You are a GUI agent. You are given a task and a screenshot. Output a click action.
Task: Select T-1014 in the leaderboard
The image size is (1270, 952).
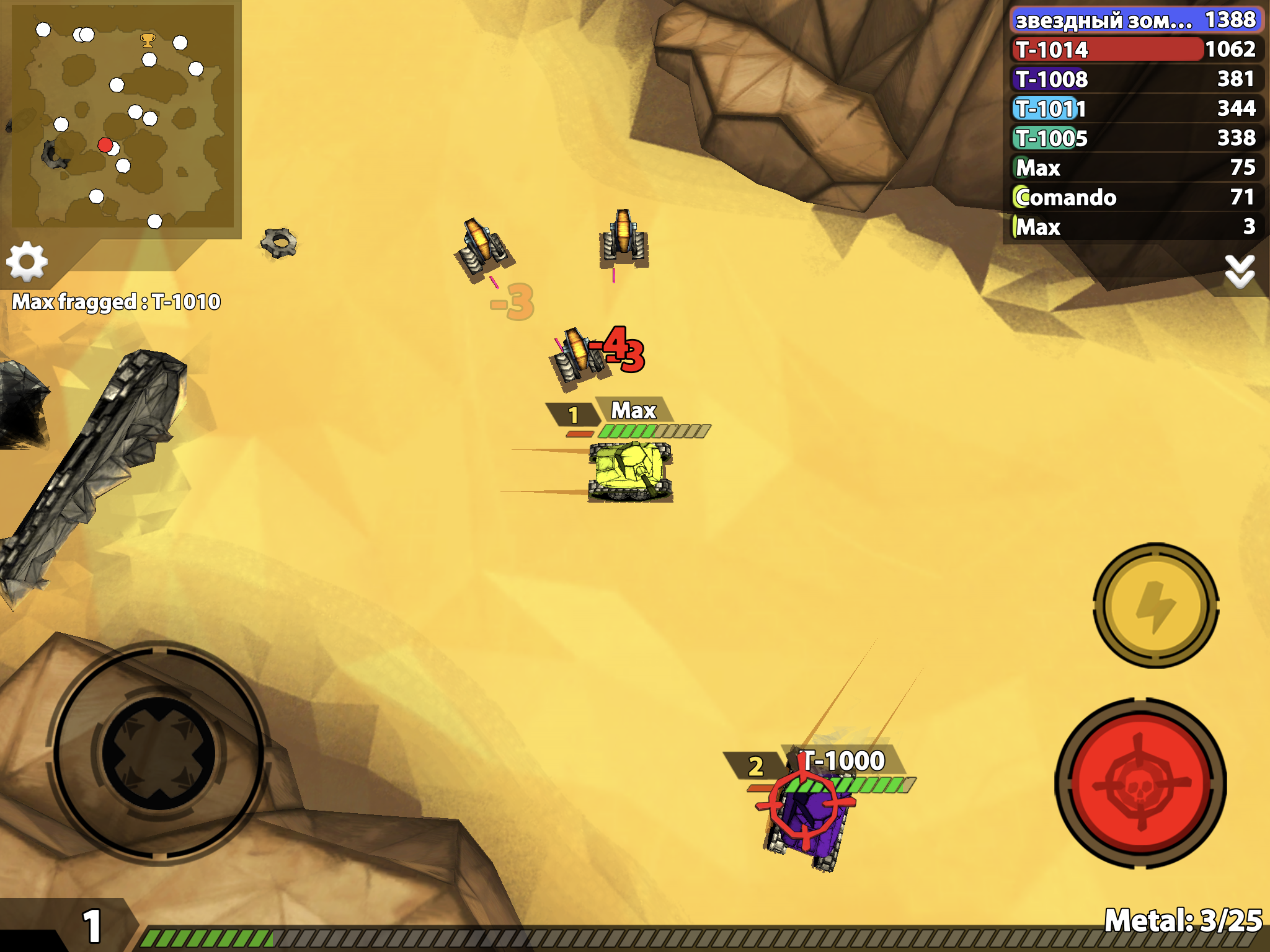1135,50
